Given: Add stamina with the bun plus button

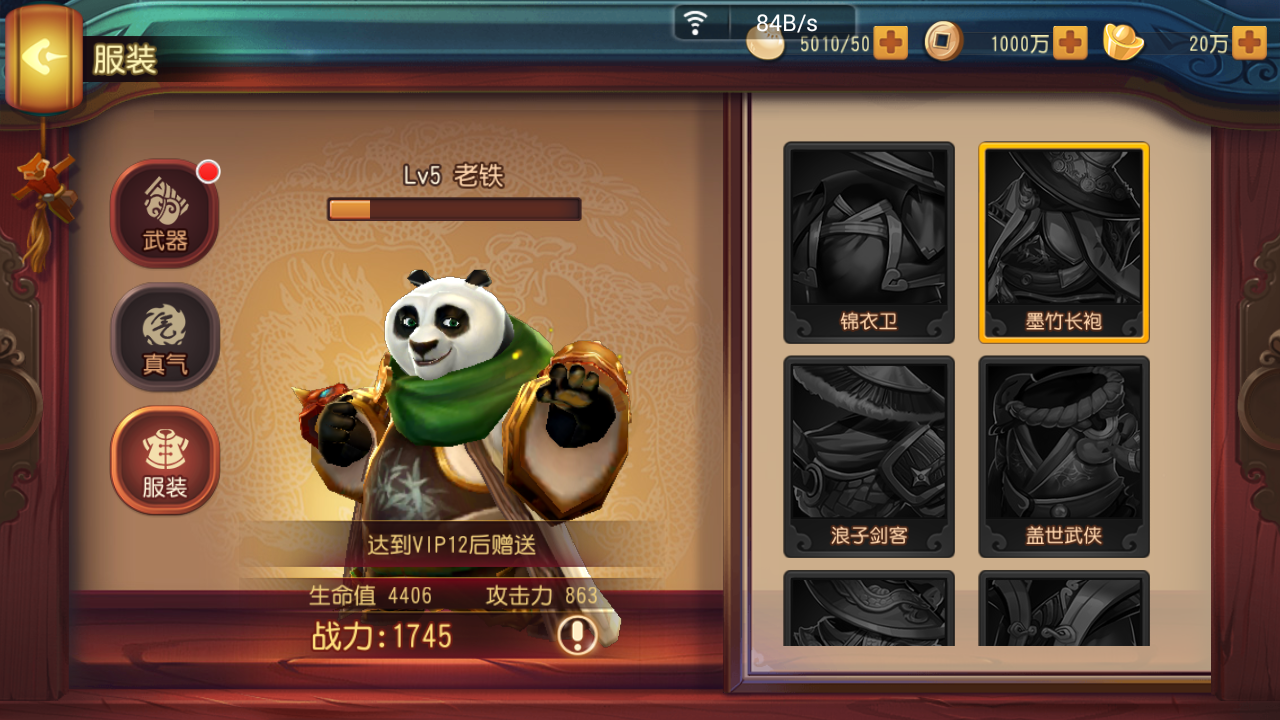Looking at the screenshot, I should click(890, 43).
